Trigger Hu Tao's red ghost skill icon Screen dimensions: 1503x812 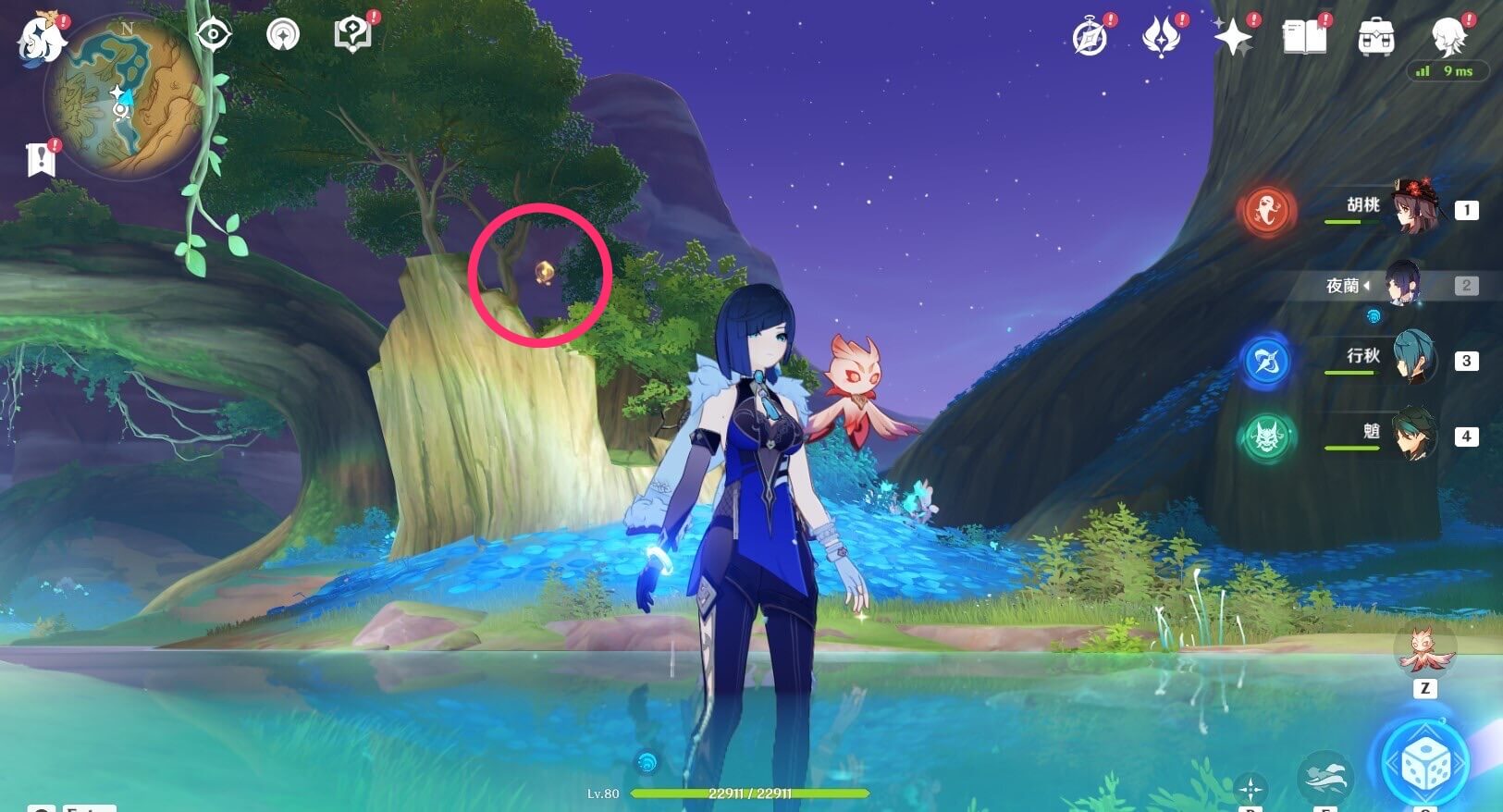point(1266,211)
